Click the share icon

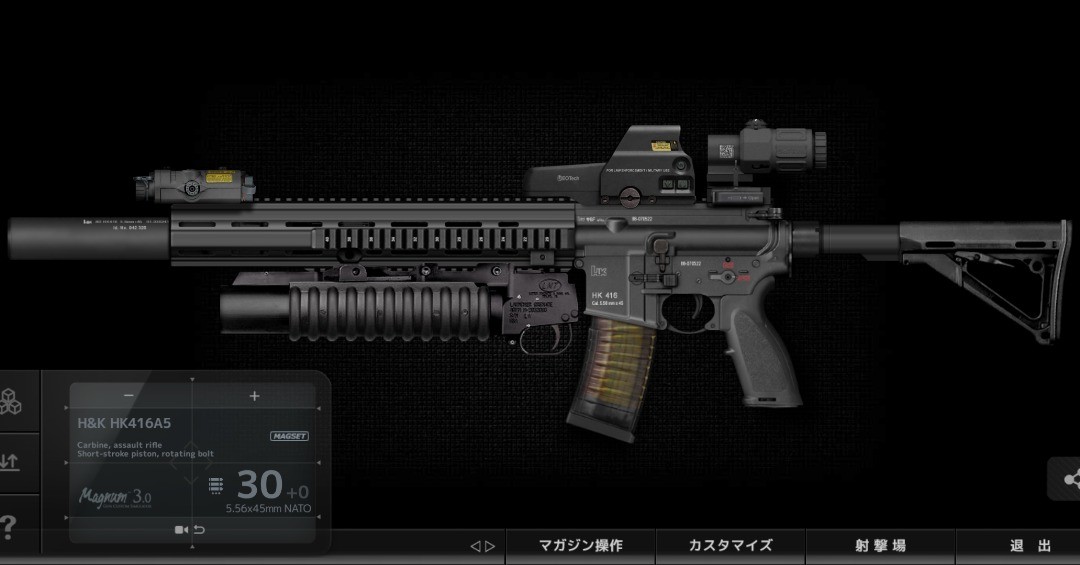click(1069, 480)
